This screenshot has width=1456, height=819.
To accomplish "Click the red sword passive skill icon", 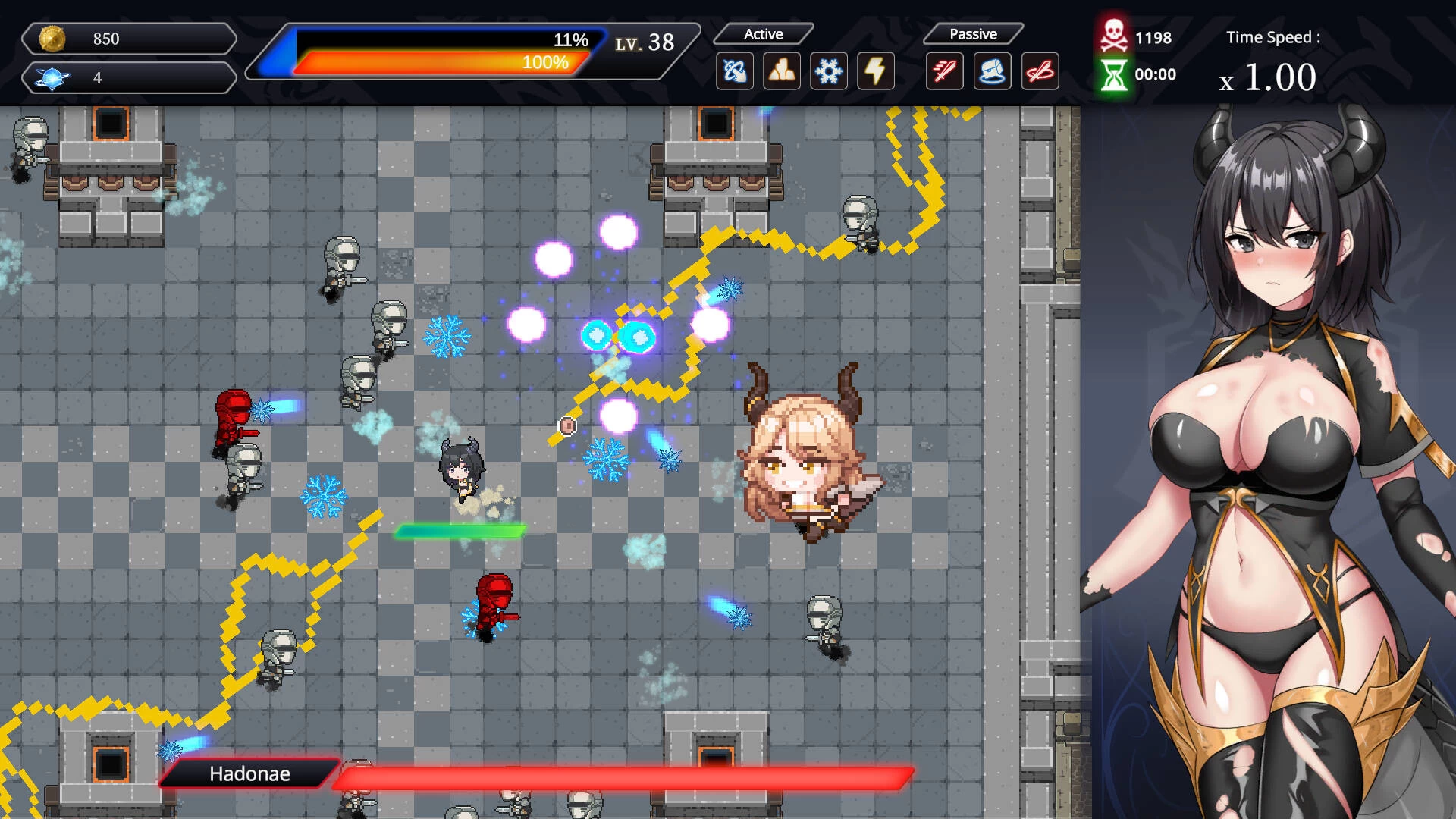I will [x=944, y=71].
